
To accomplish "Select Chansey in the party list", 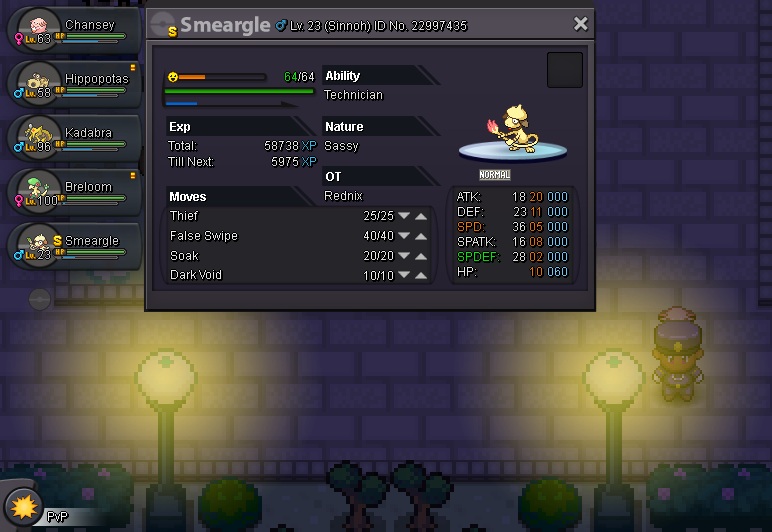I will [x=70, y=31].
